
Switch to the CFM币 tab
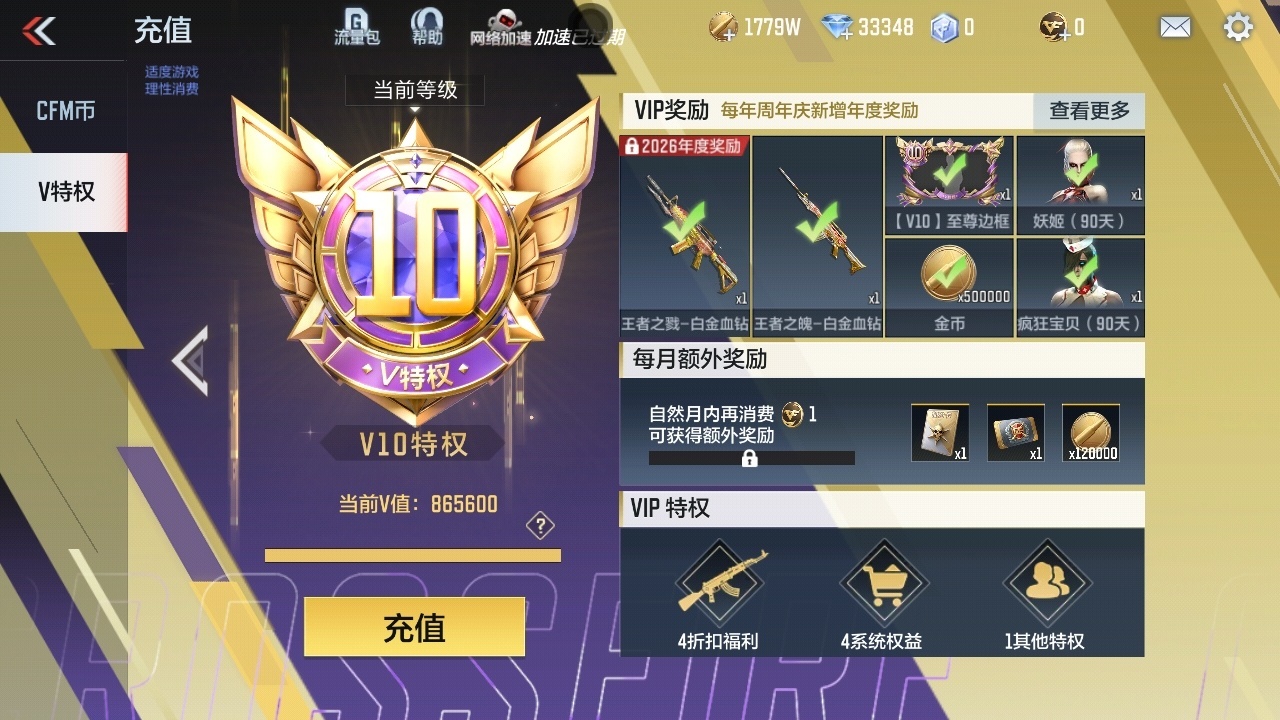pyautogui.click(x=63, y=111)
